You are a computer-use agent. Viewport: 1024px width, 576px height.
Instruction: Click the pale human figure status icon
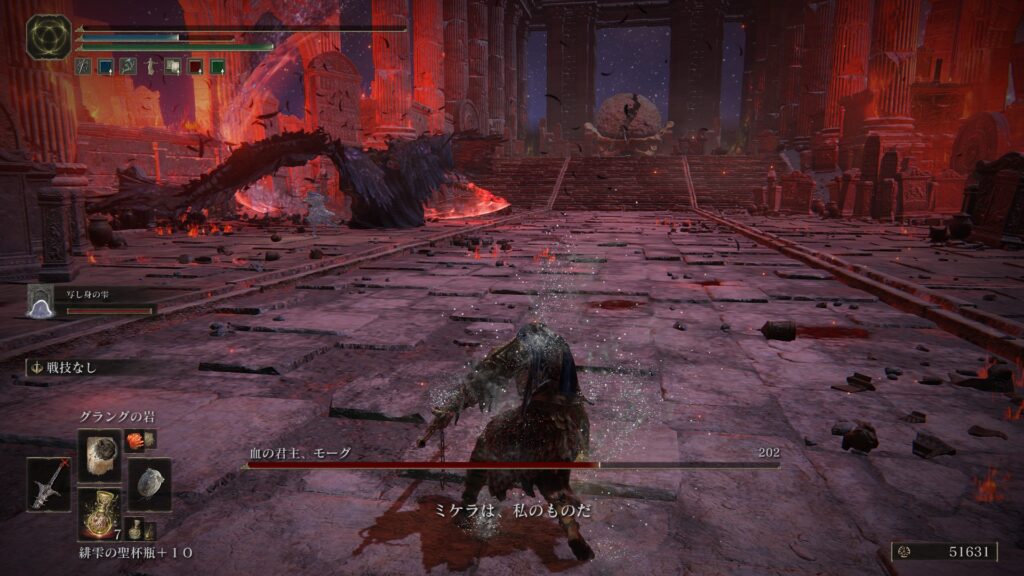tap(150, 66)
